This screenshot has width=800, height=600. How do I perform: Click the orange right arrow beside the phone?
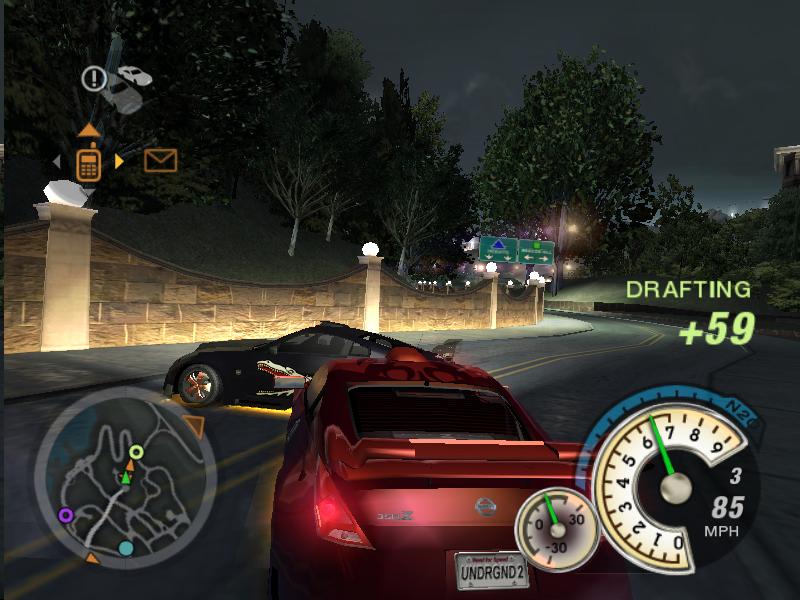120,161
